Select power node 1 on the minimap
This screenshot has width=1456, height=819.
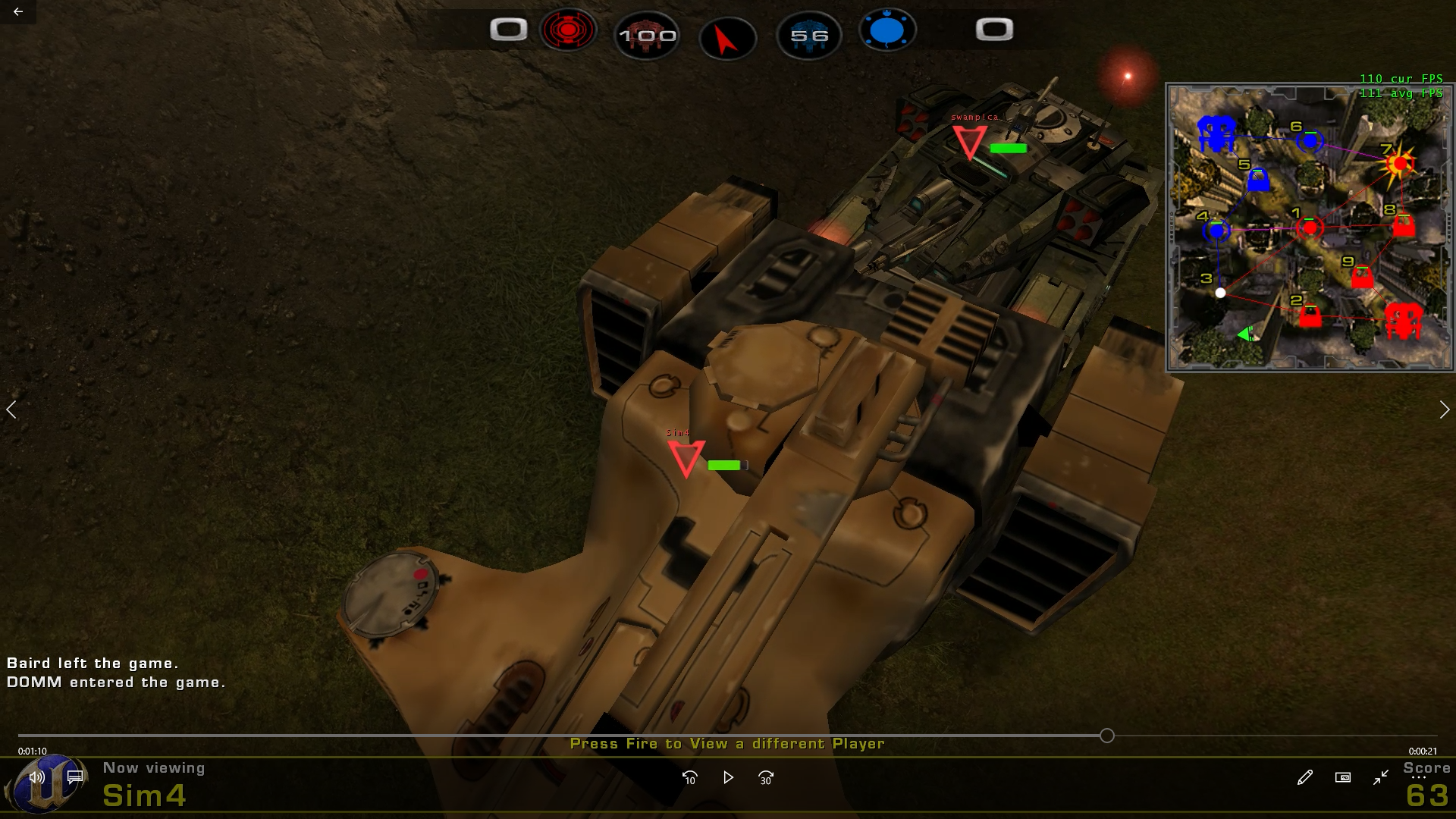click(1310, 227)
